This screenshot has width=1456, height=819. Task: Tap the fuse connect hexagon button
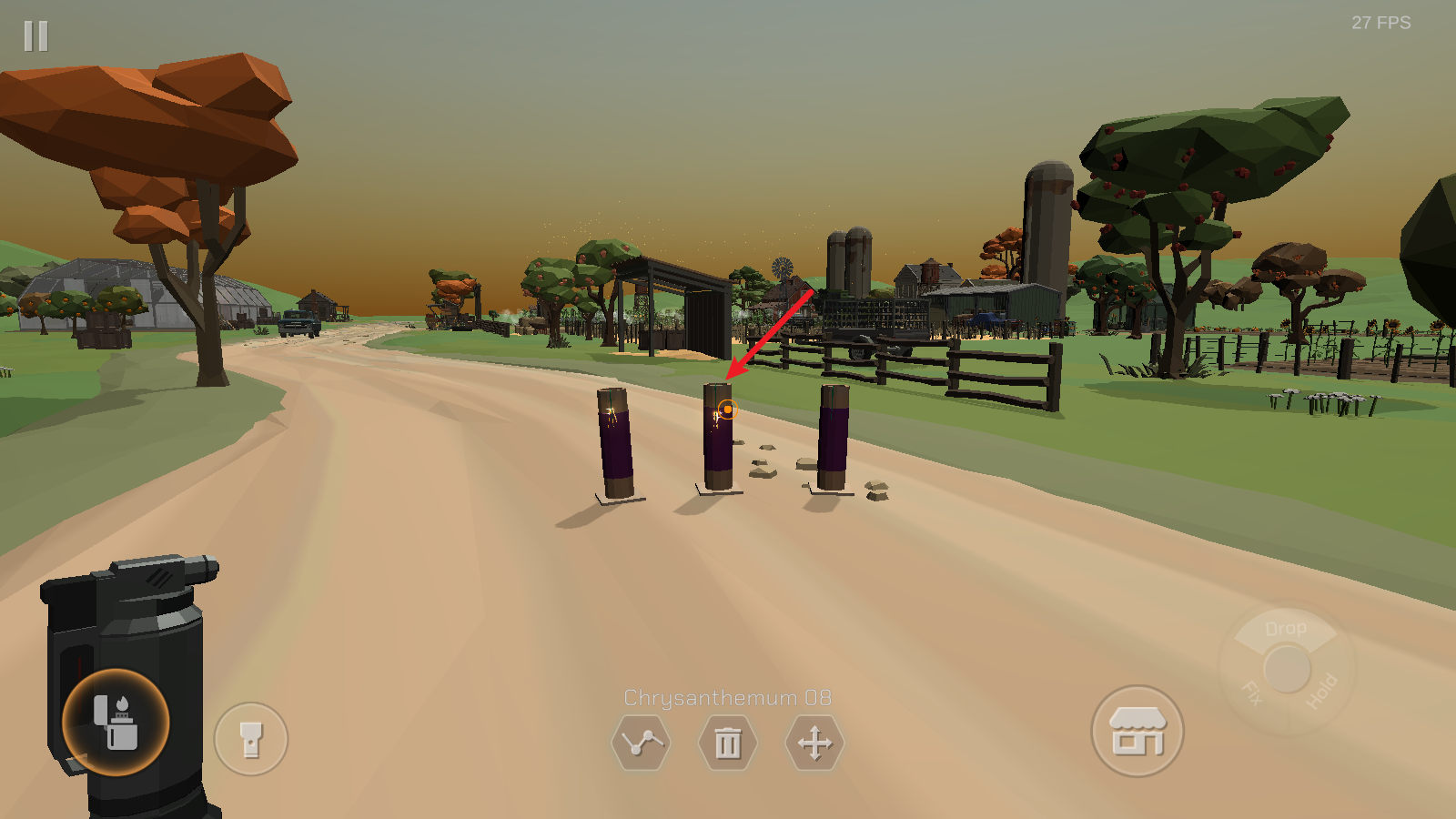click(641, 743)
